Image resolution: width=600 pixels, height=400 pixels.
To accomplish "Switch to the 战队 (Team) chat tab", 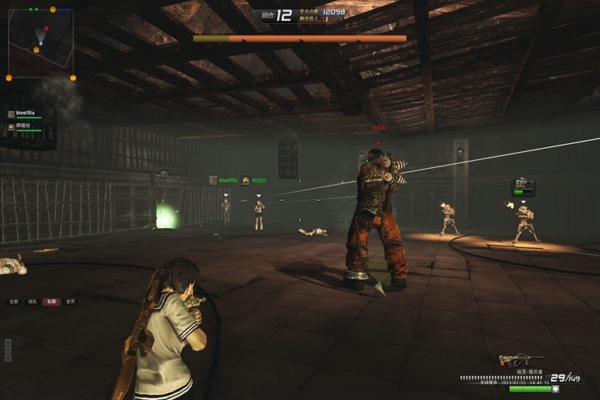I will (32, 301).
